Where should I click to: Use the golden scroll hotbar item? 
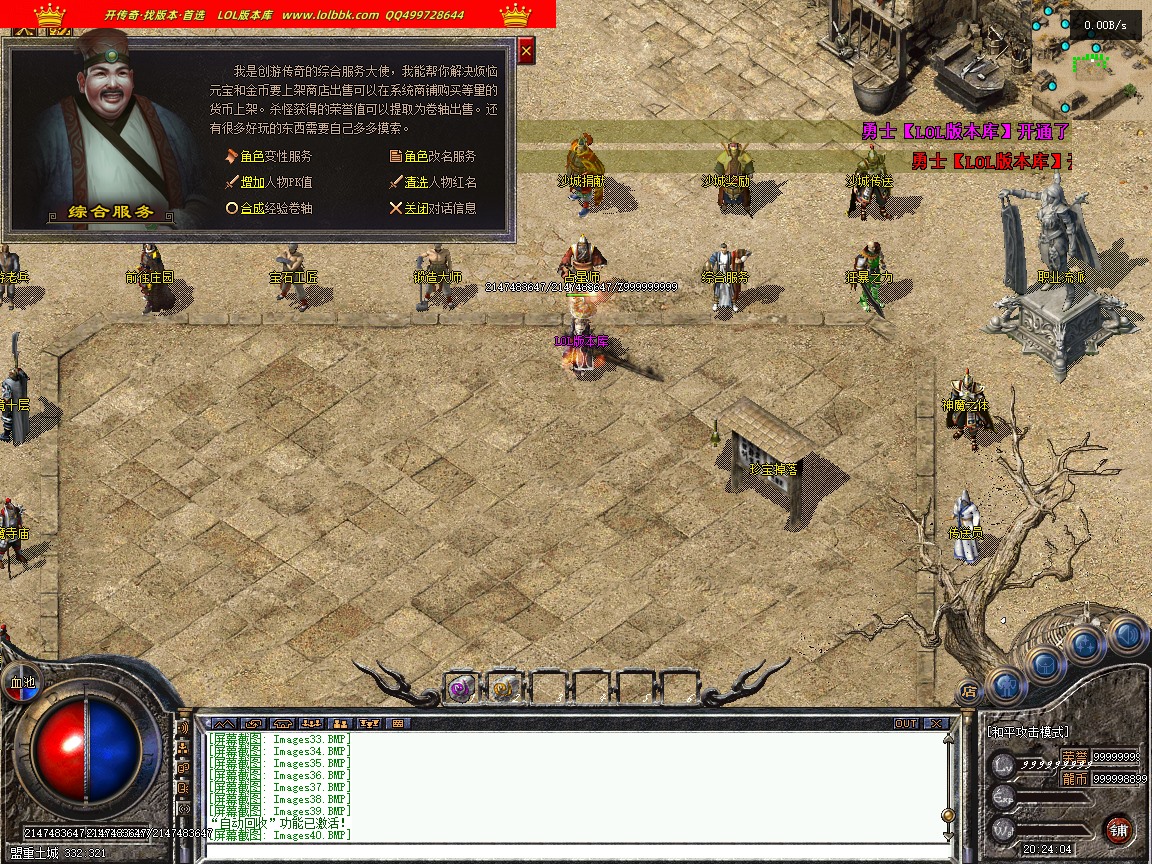[x=503, y=688]
